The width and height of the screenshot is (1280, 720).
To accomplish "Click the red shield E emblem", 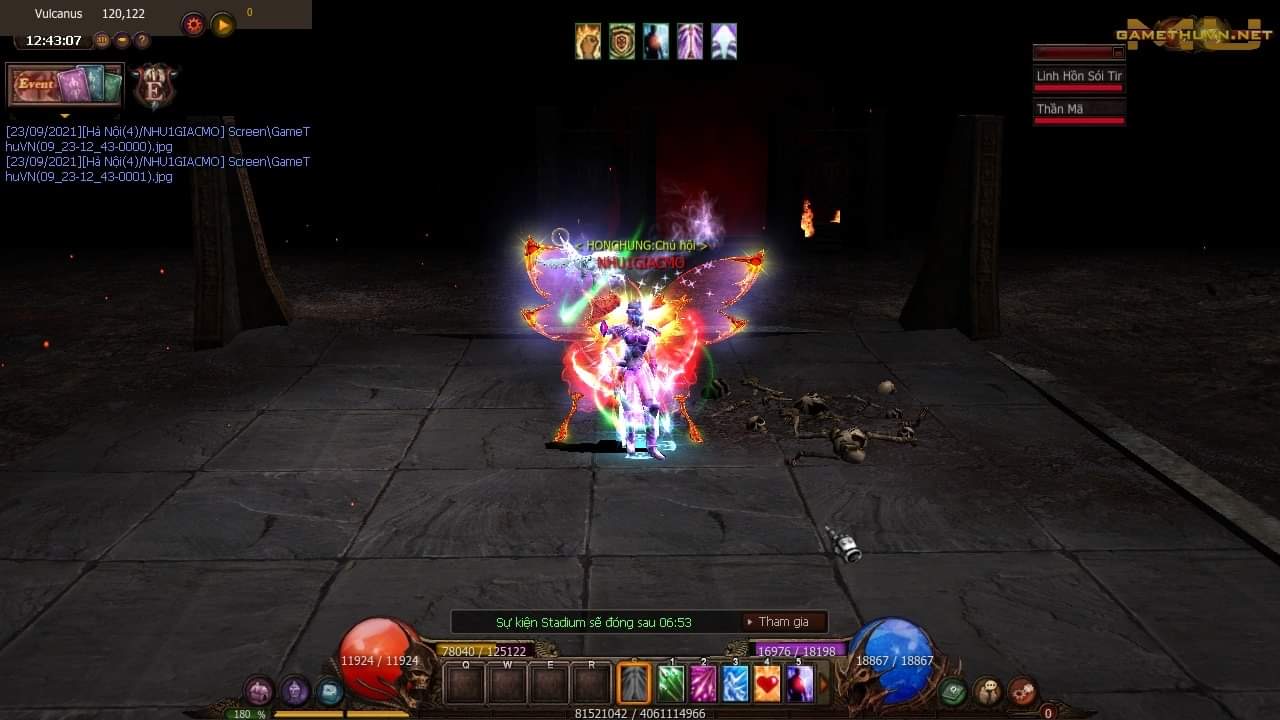I will tap(154, 88).
